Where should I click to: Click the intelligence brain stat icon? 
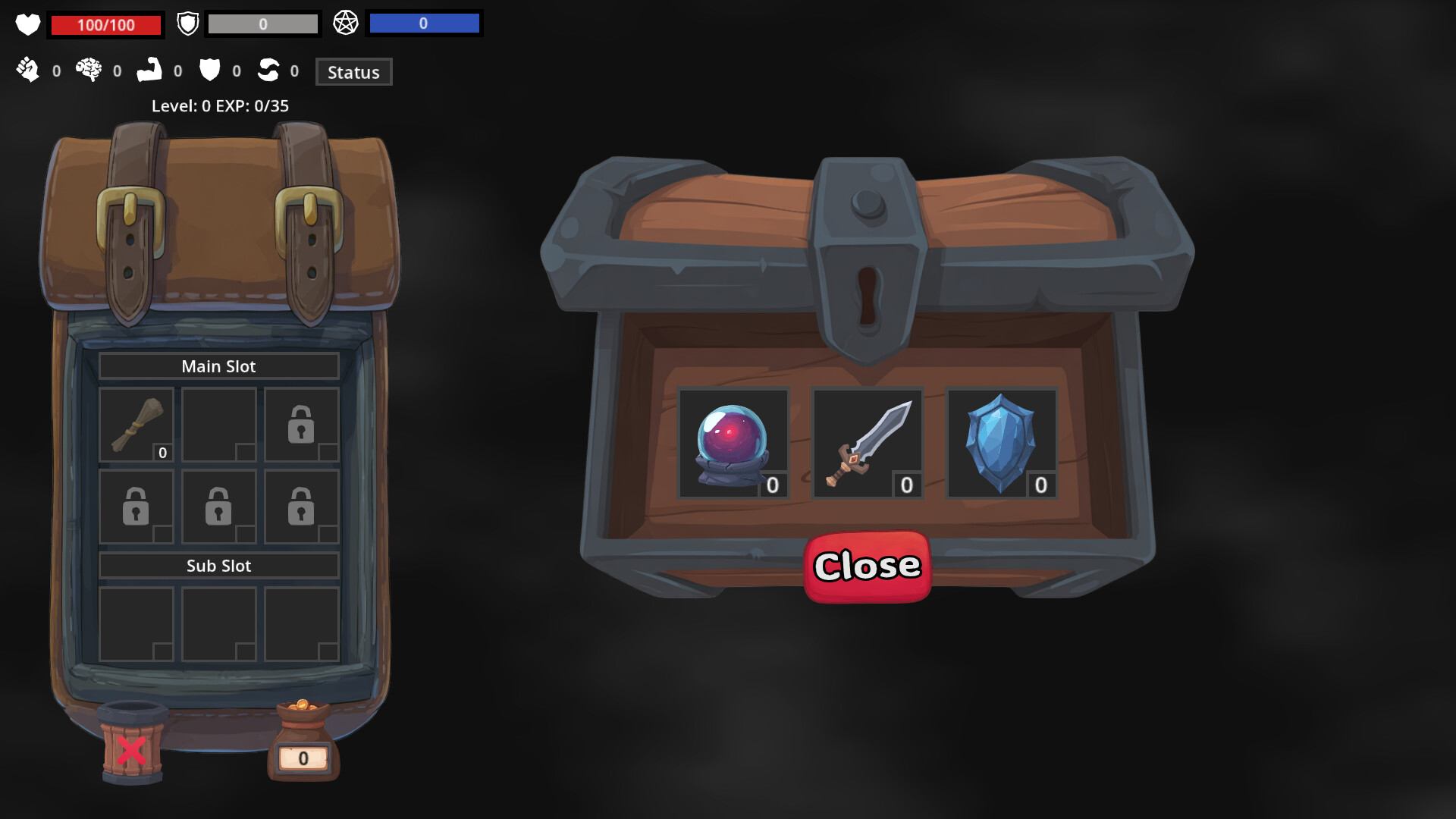pyautogui.click(x=89, y=71)
